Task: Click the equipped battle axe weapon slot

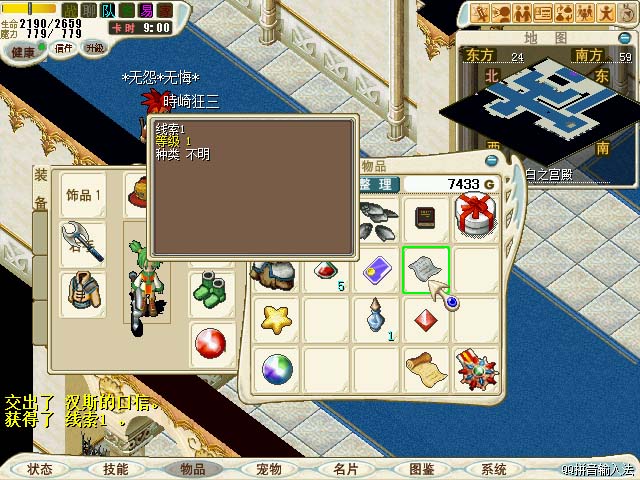Action: pyautogui.click(x=82, y=242)
